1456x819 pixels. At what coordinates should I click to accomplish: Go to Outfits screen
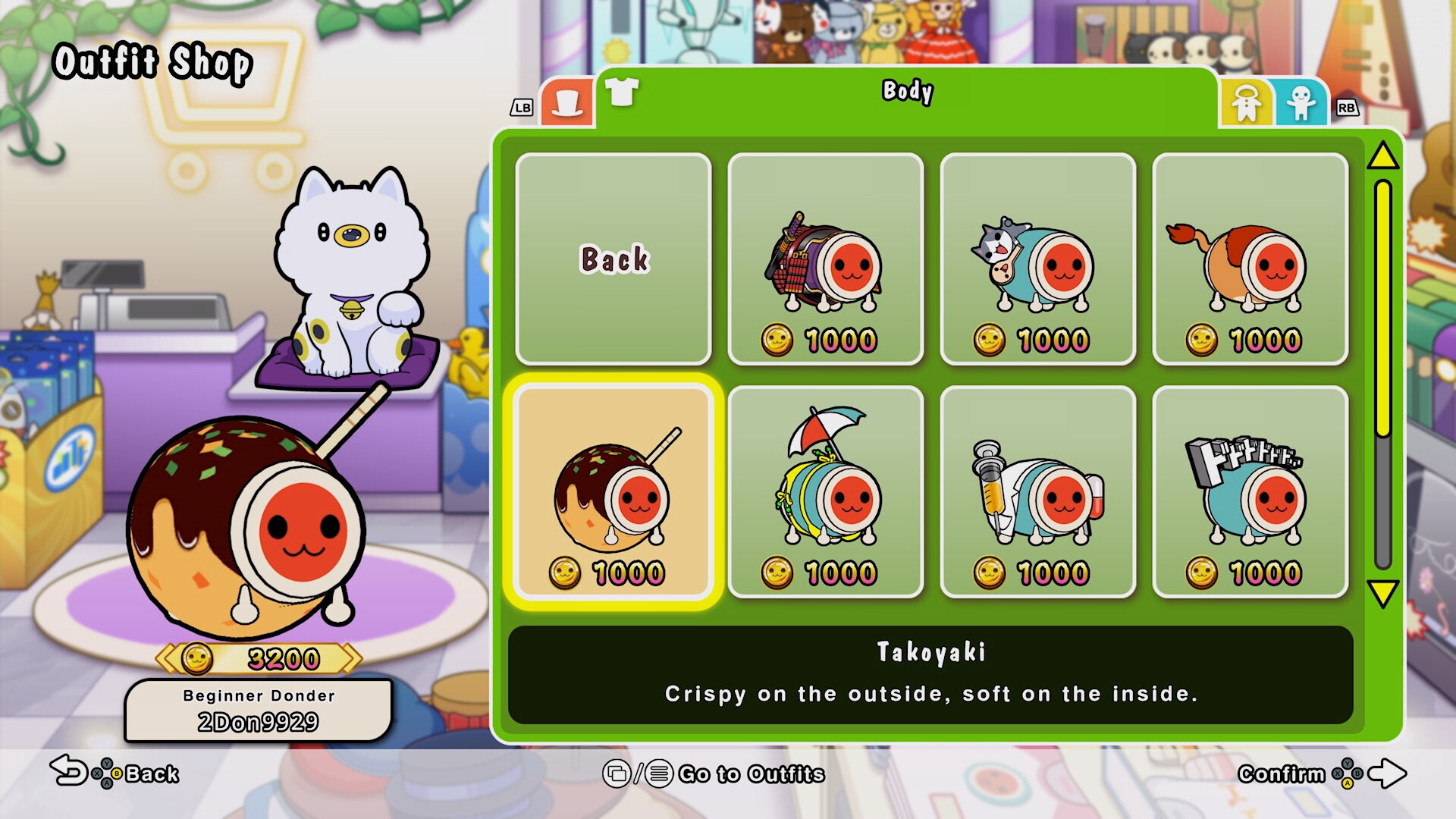point(714,773)
